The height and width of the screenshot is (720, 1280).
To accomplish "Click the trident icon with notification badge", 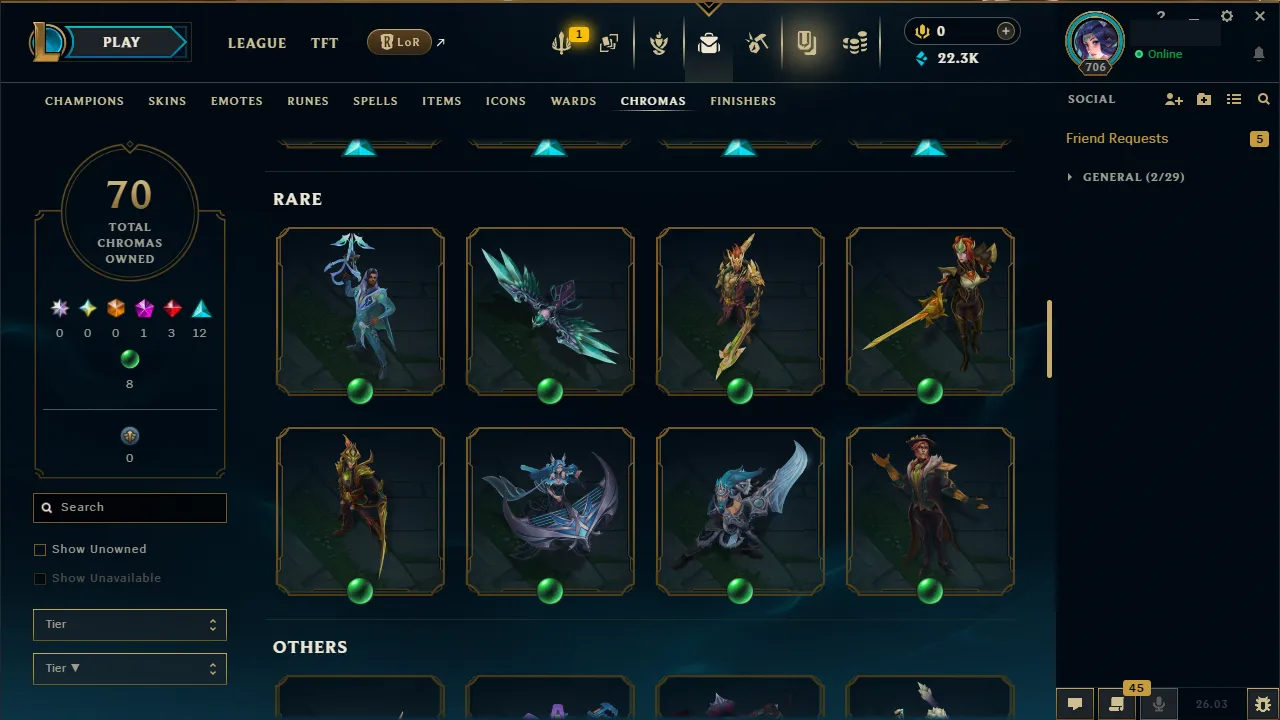I will 560,42.
